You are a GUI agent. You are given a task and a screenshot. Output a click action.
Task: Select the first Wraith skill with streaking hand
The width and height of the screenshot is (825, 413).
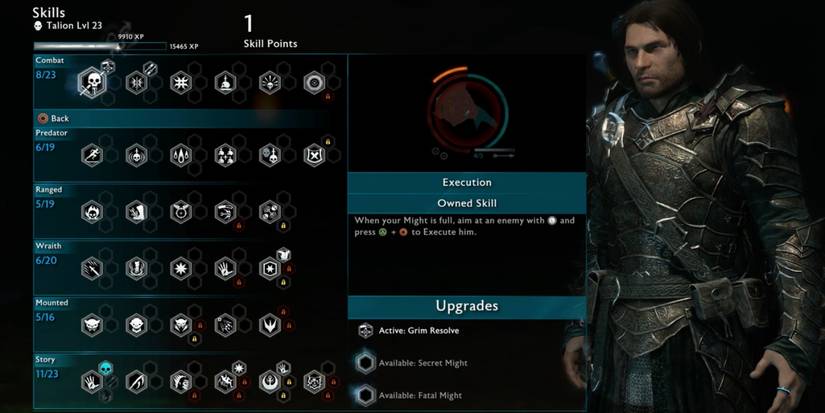click(x=92, y=268)
